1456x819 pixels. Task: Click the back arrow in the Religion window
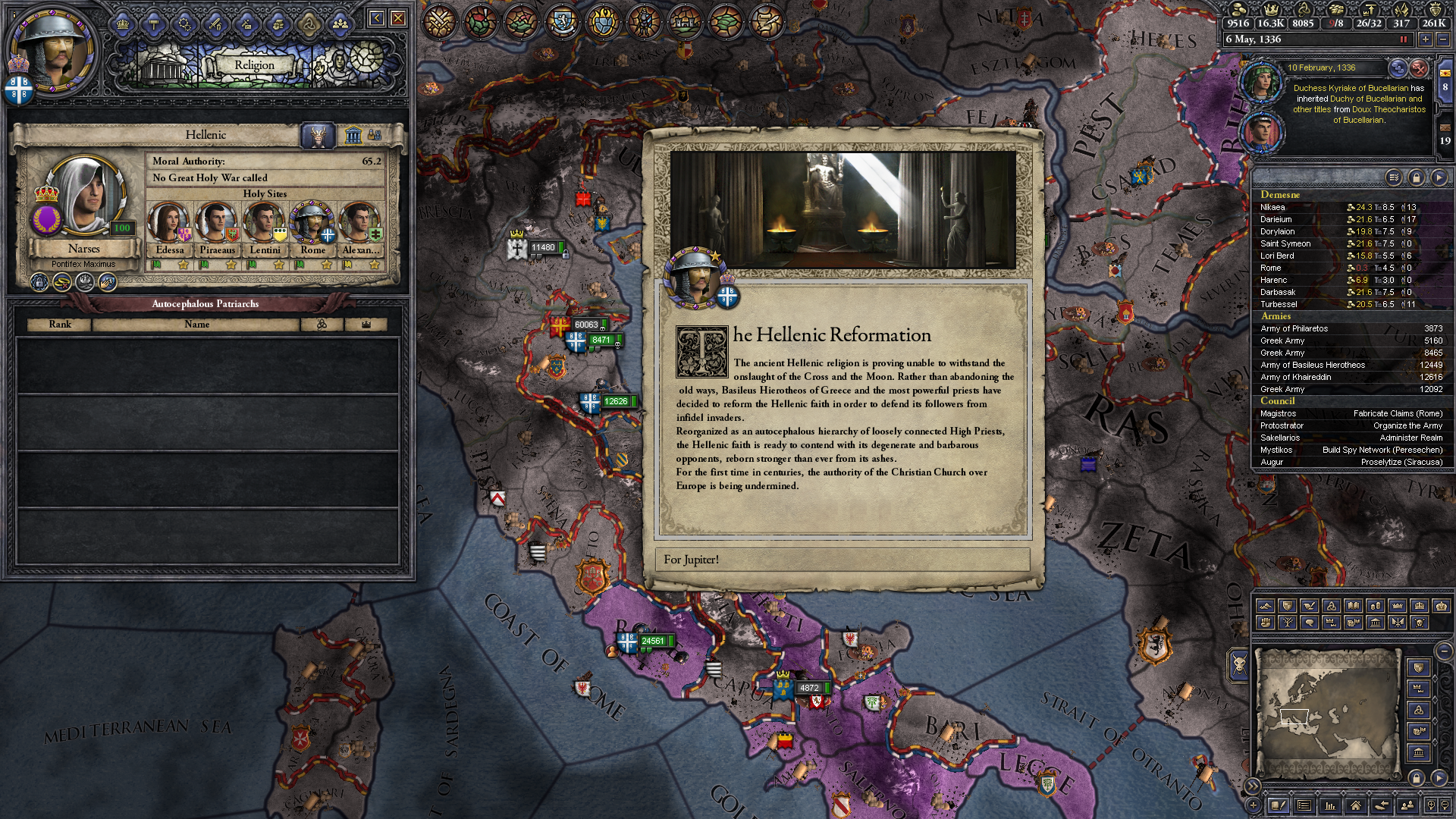tap(377, 18)
